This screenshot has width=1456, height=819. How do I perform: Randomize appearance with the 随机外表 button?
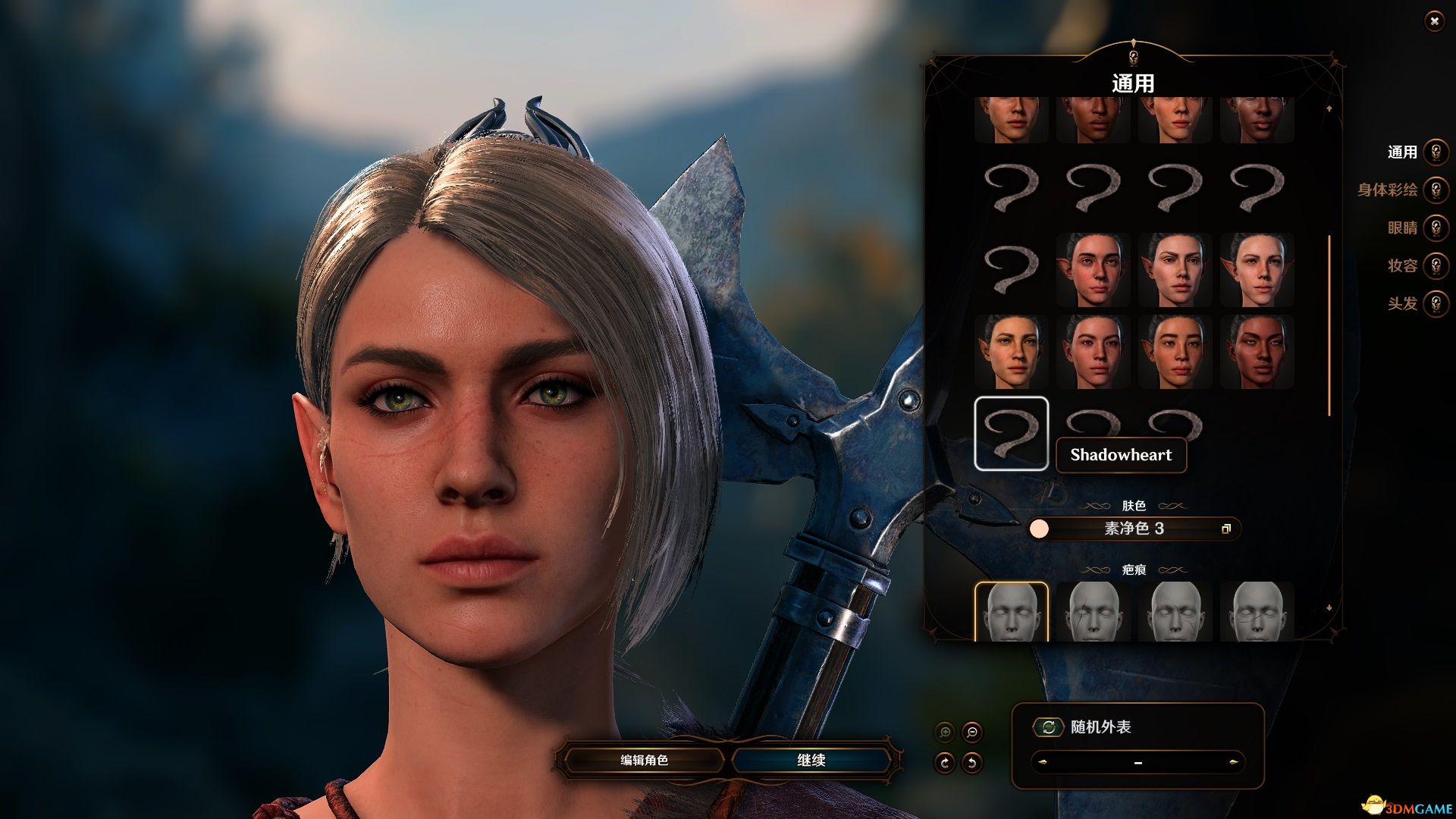coord(1048,727)
